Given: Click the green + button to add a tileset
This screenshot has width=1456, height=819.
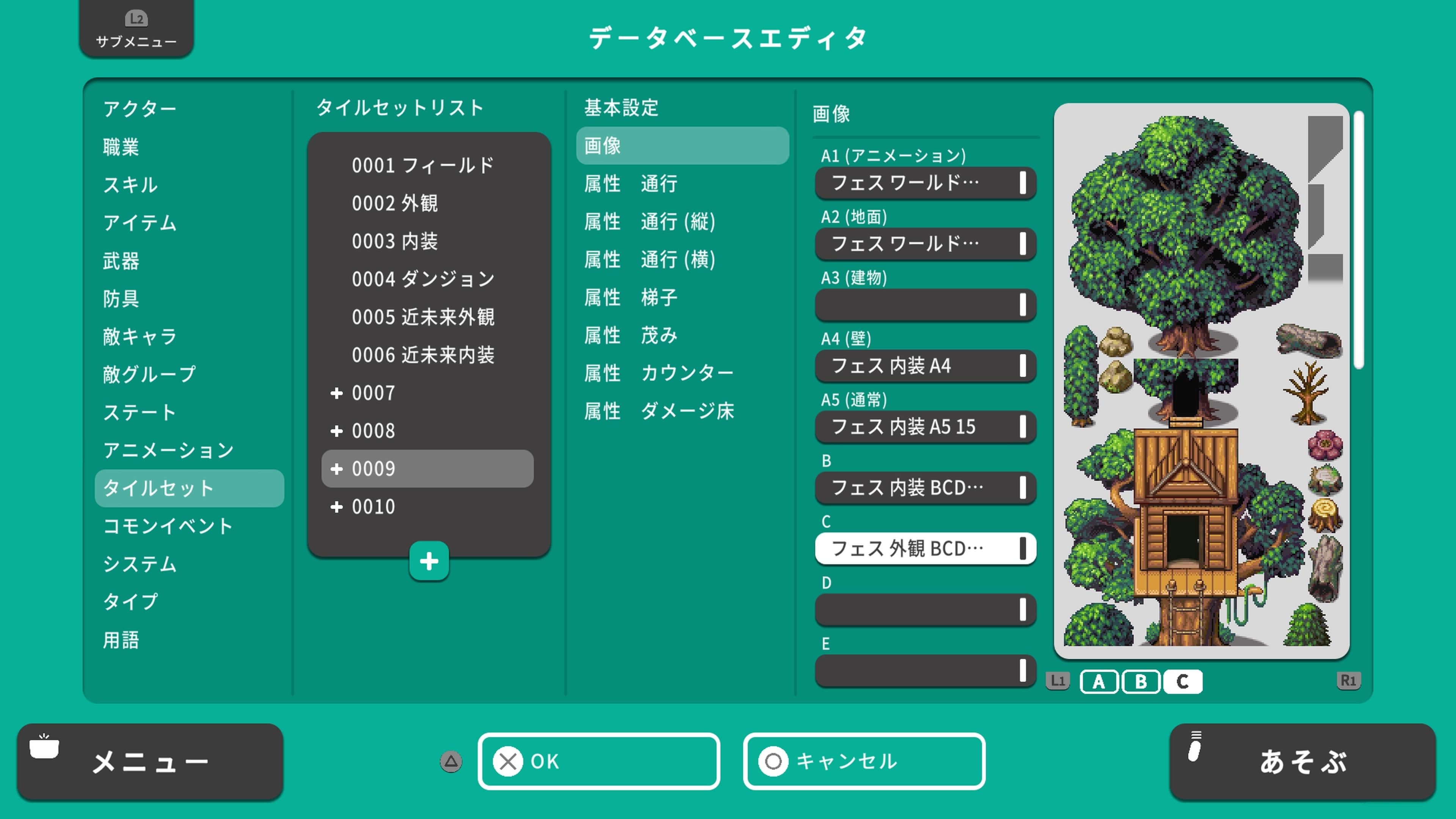Looking at the screenshot, I should pos(429,561).
